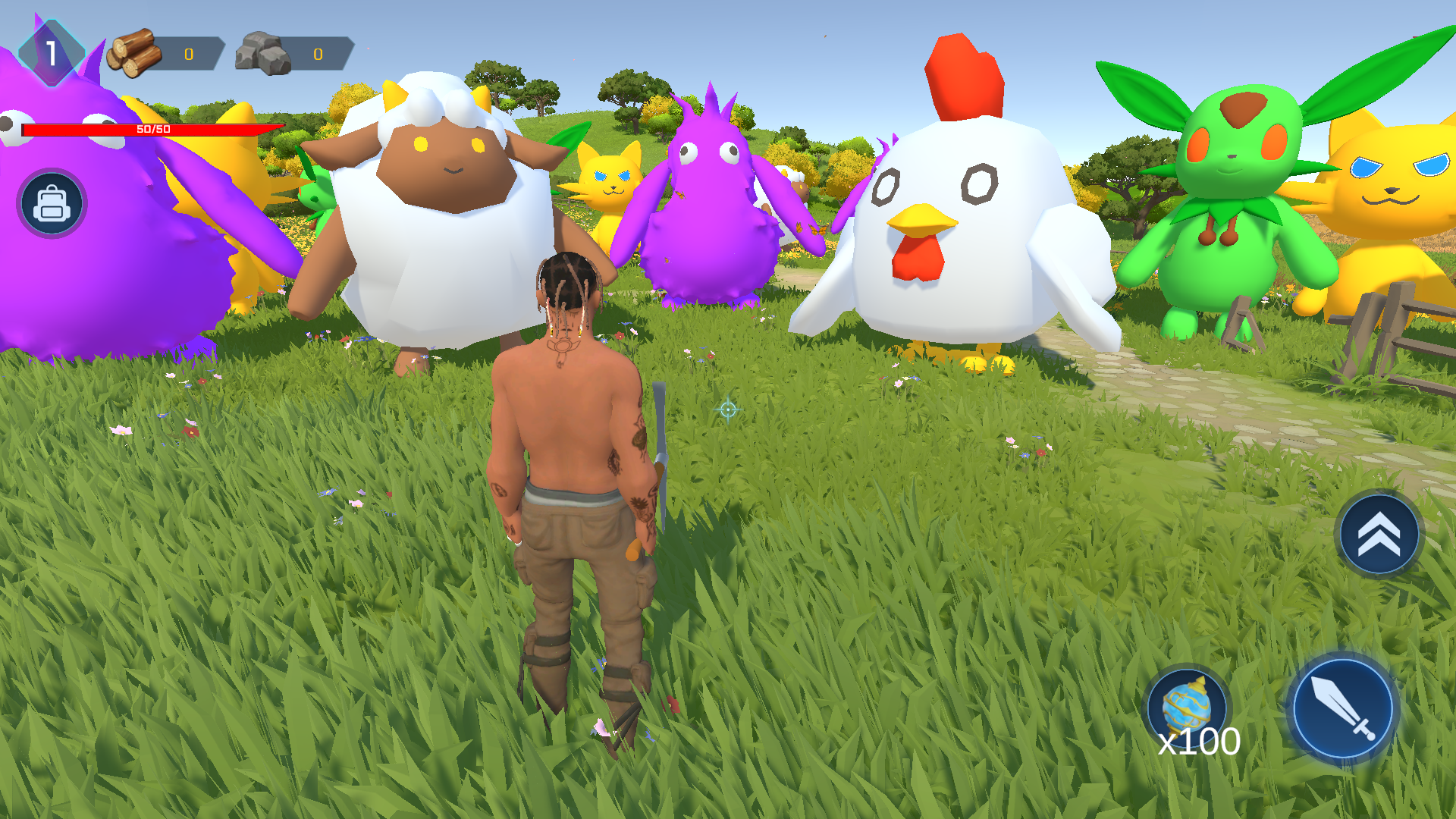This screenshot has height=819, width=1456.
Task: Click the level 1 diamond badge
Action: (x=51, y=52)
